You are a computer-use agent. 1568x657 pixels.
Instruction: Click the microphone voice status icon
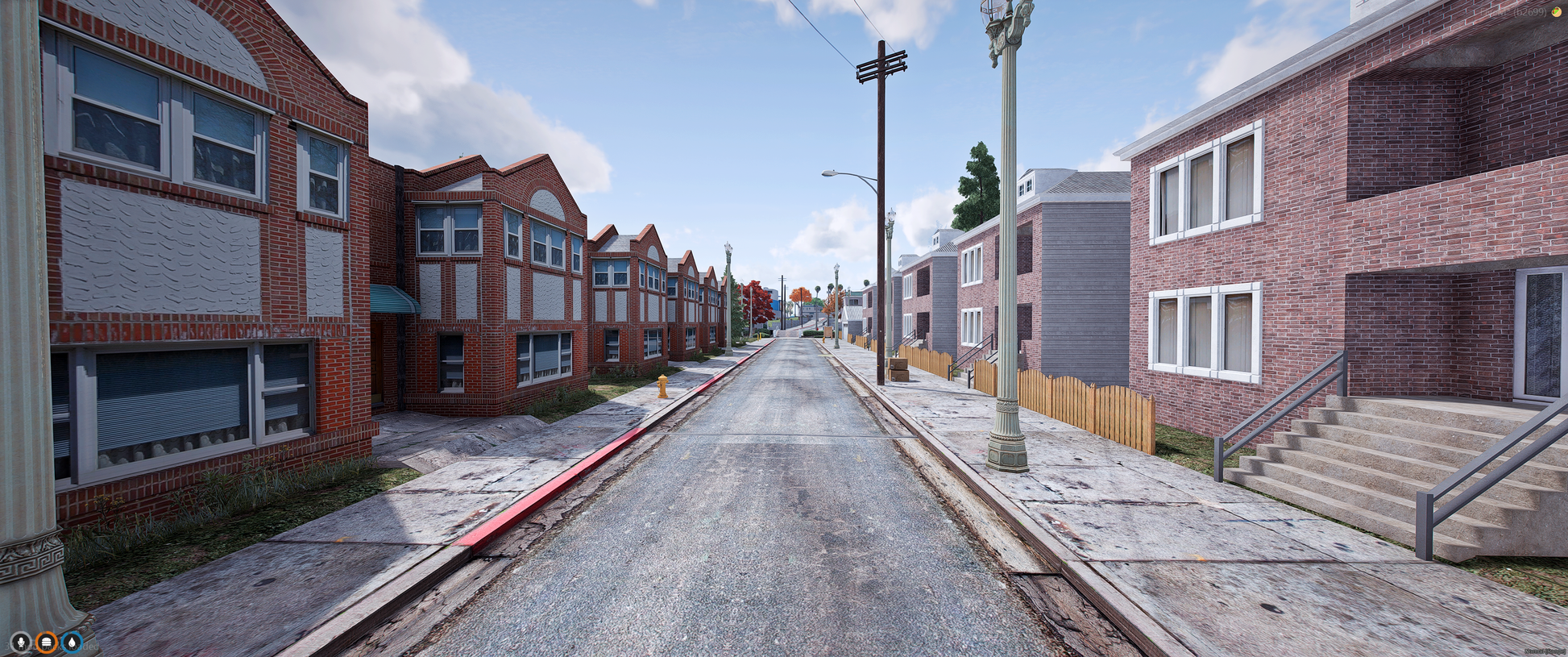21,642
